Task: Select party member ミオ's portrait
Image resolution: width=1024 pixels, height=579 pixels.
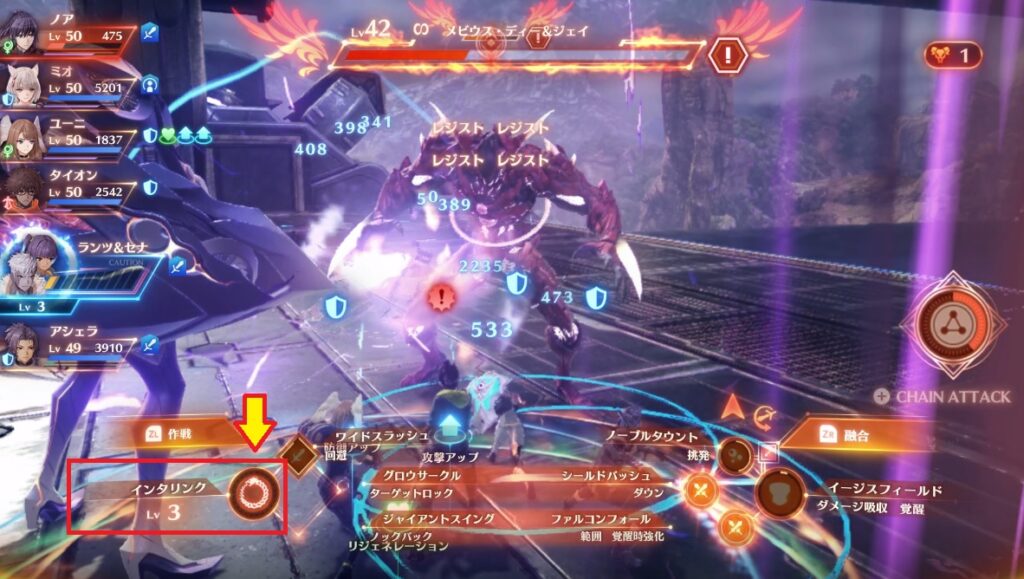Action: pos(24,87)
